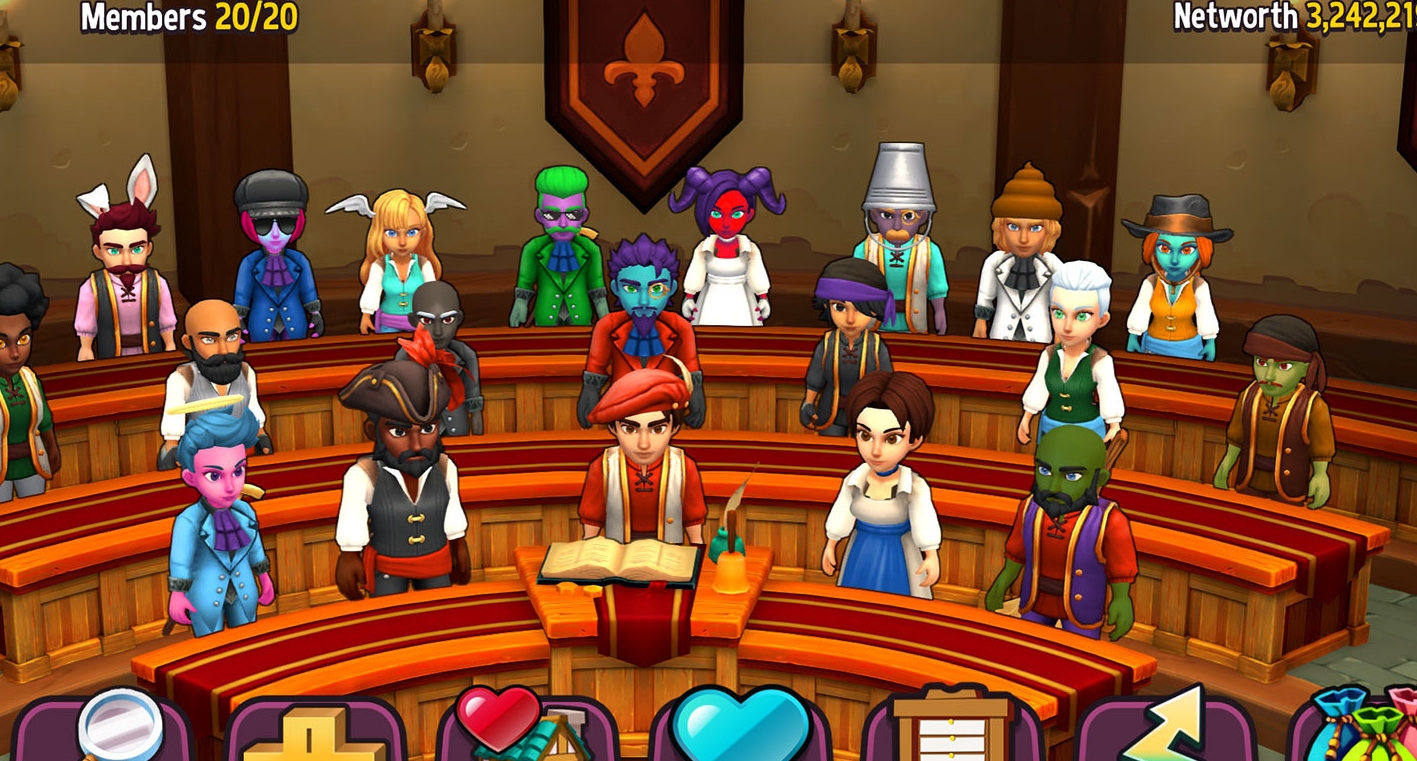Open the wooden drawer cabinet button
This screenshot has height=761, width=1417.
coord(951,725)
